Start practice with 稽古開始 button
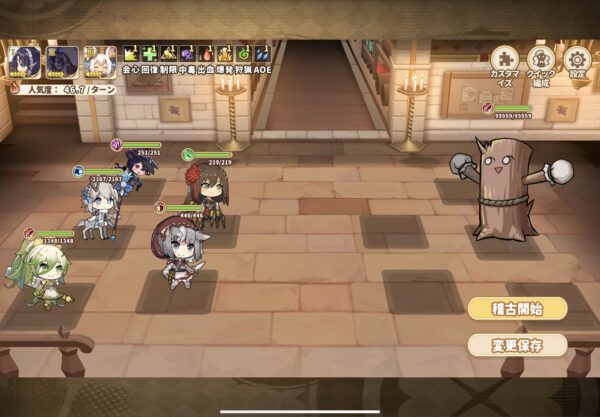600x417 pixels. coord(517,309)
